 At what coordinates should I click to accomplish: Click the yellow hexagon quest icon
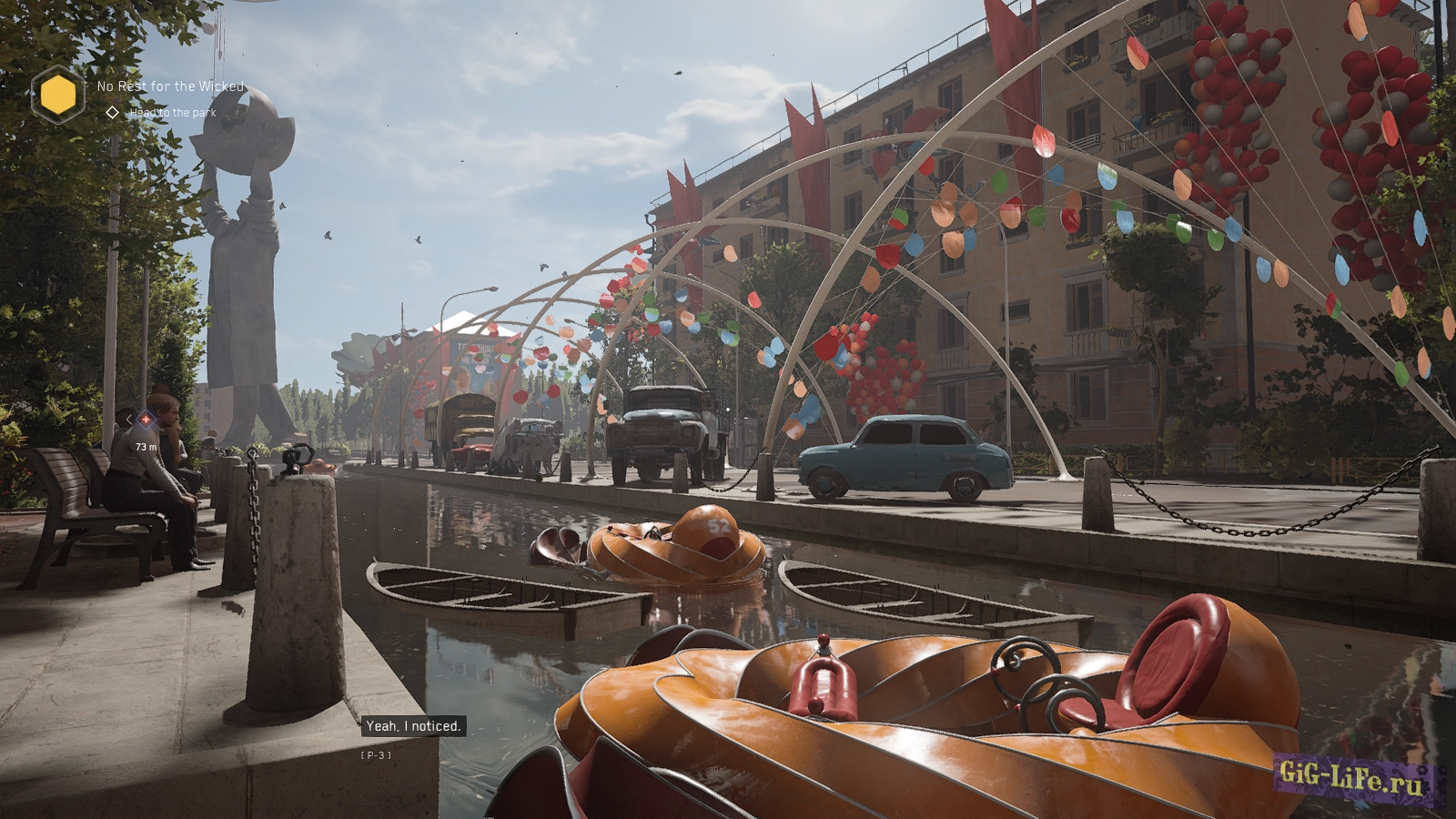point(58,95)
